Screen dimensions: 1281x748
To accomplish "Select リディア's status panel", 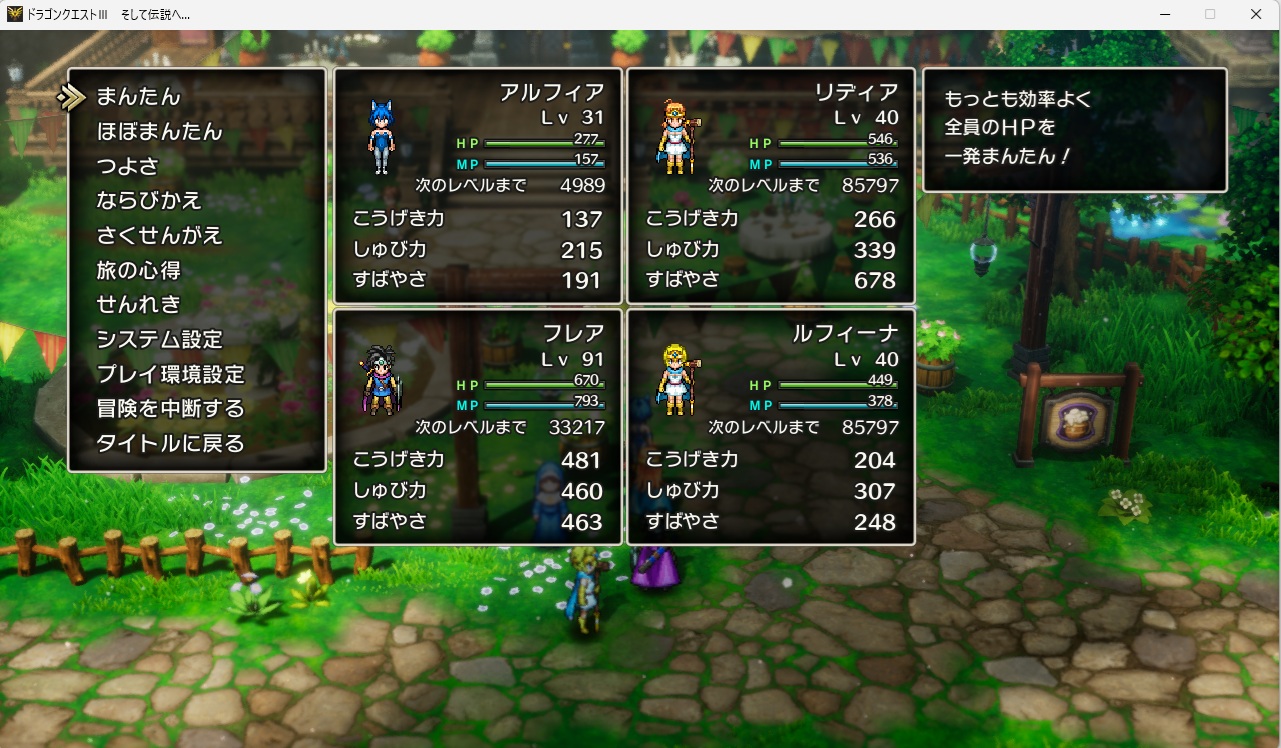I will click(771, 186).
